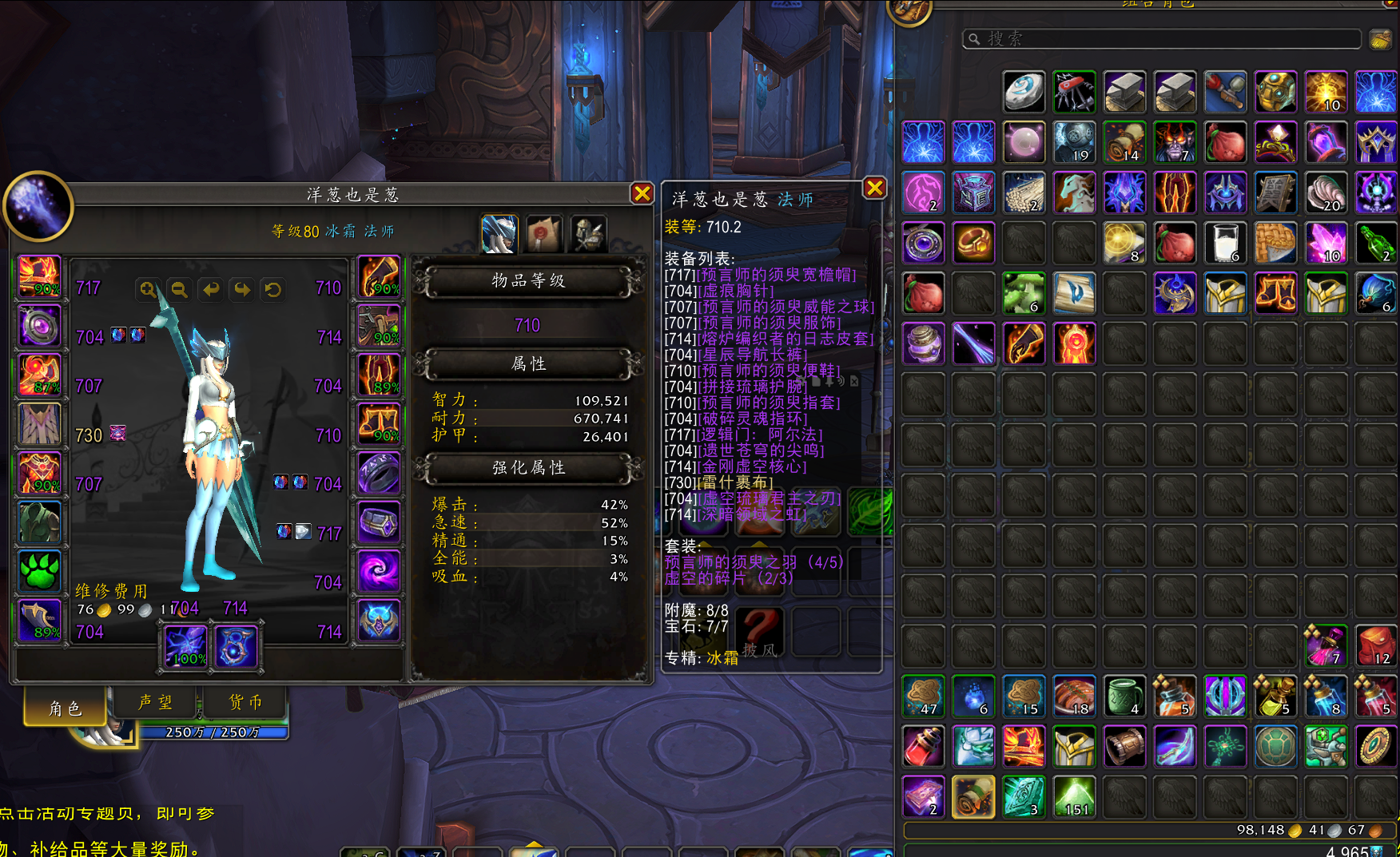
Task: Open the 货币 currency tab
Action: tap(246, 702)
